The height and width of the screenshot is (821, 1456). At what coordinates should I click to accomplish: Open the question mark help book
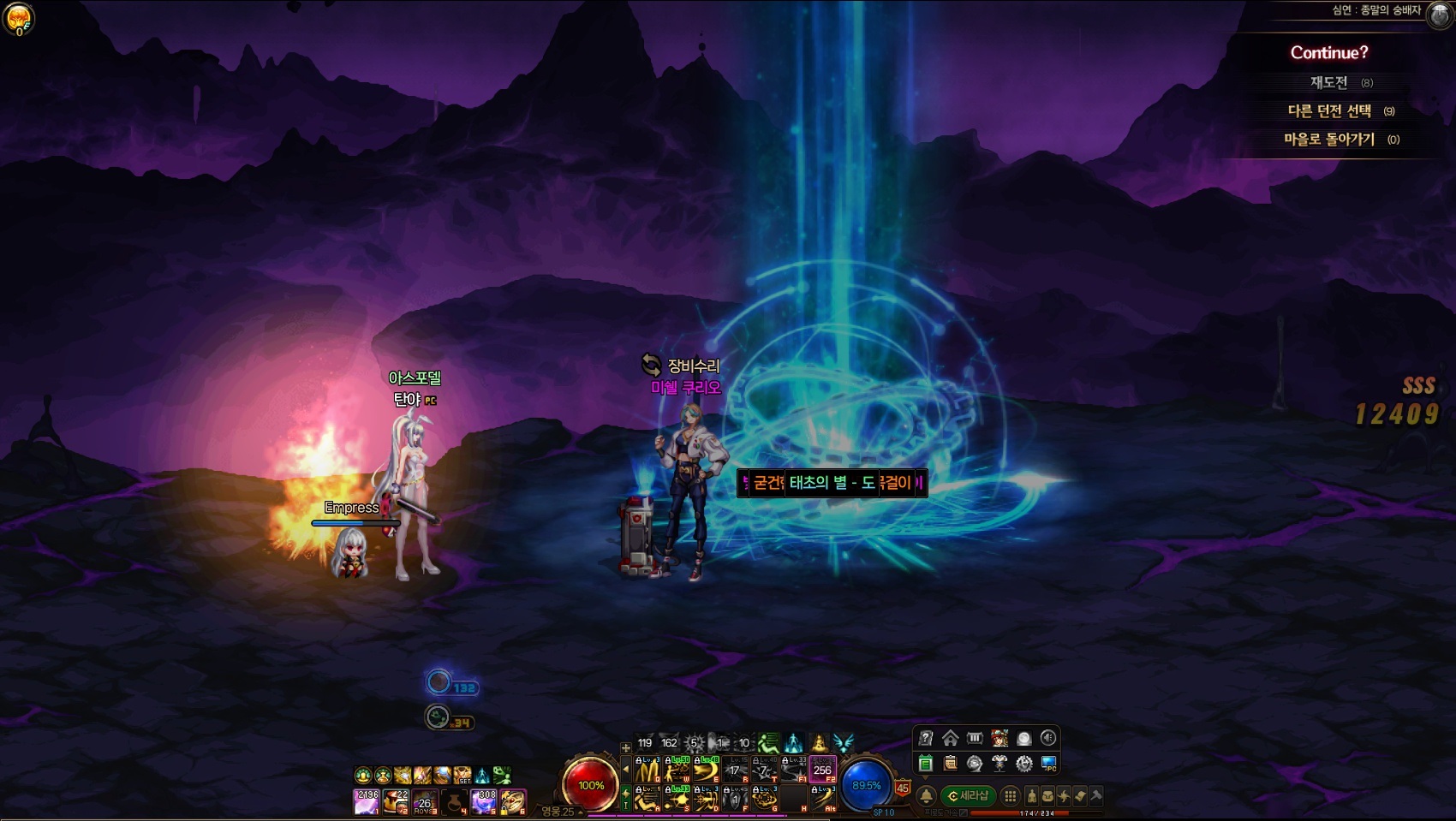pyautogui.click(x=925, y=738)
